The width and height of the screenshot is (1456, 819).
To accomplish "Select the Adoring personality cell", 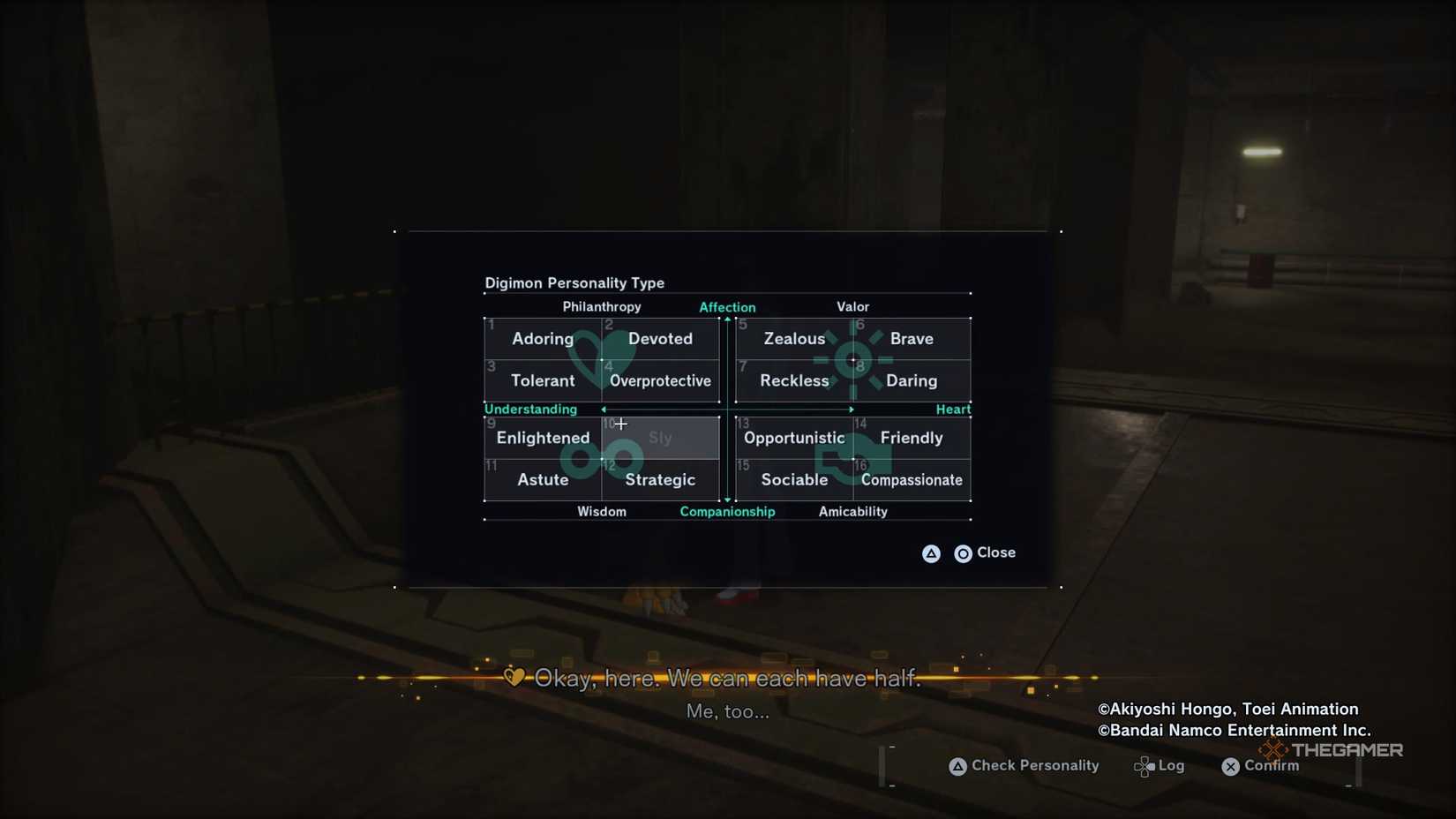I will tap(543, 339).
